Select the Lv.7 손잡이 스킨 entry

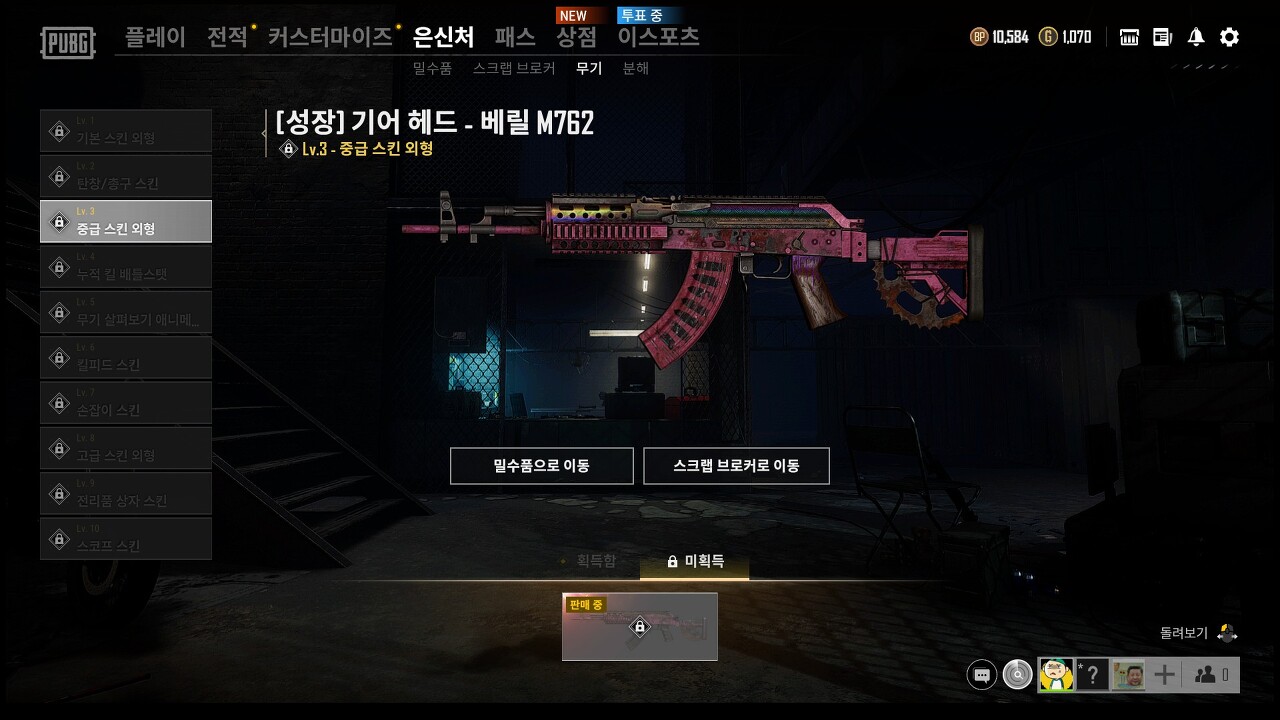tap(126, 402)
